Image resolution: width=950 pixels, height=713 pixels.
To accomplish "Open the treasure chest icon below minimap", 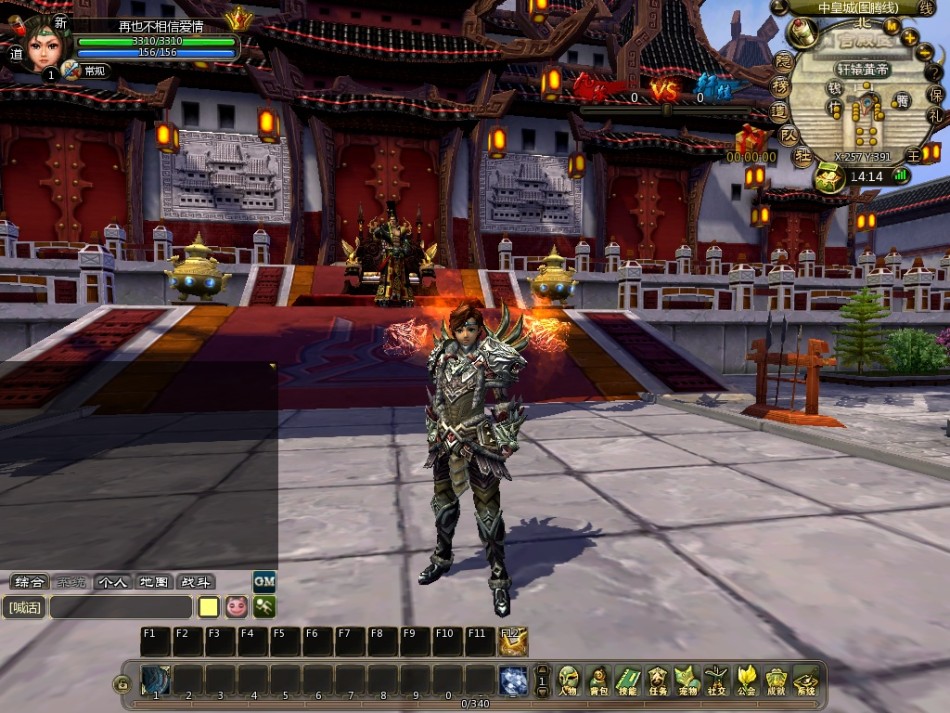I will coord(826,179).
